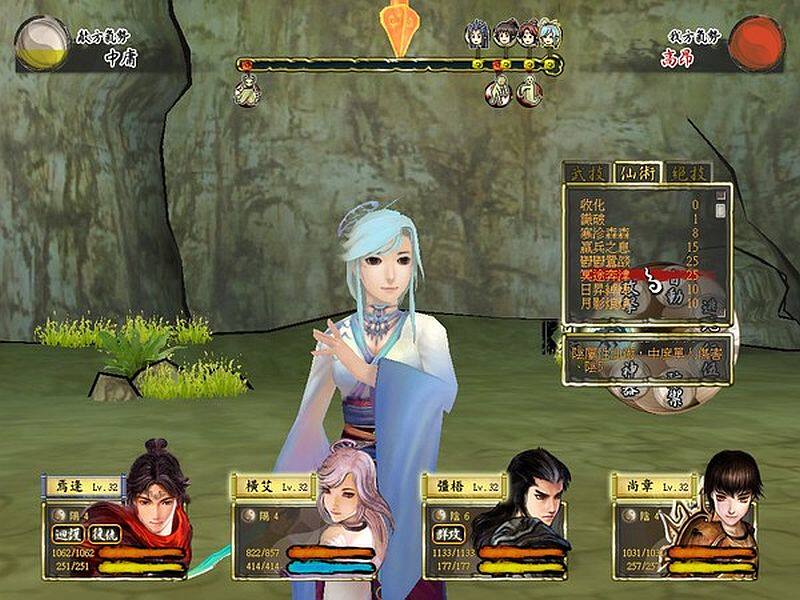The width and height of the screenshot is (800, 600).
Task: Open the 仙術 spells tab
Action: pyautogui.click(x=638, y=172)
